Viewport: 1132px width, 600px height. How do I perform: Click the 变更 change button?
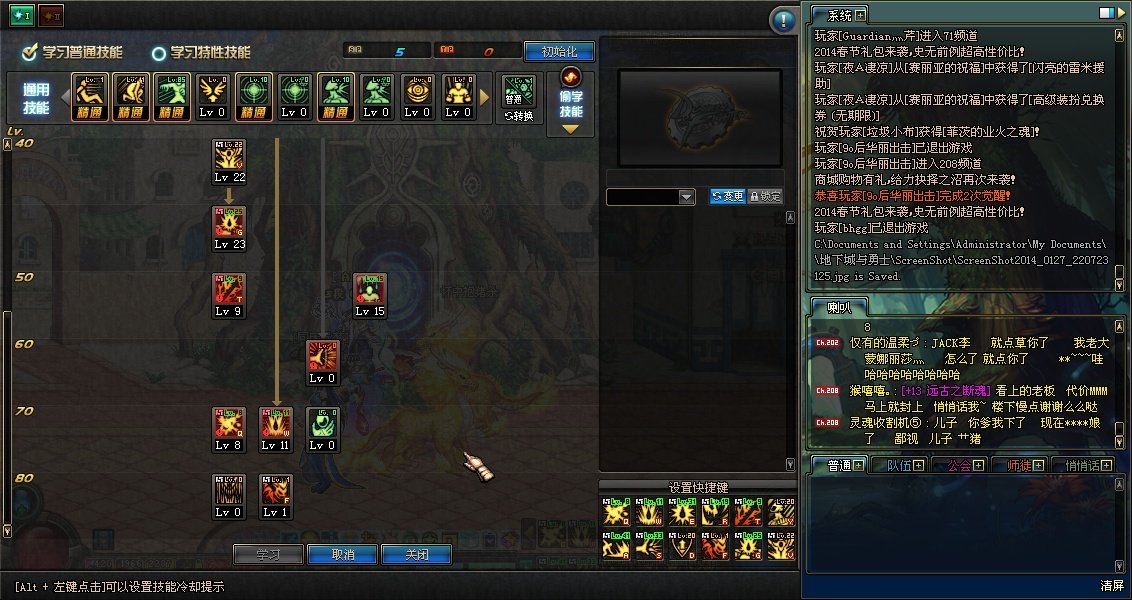point(727,197)
